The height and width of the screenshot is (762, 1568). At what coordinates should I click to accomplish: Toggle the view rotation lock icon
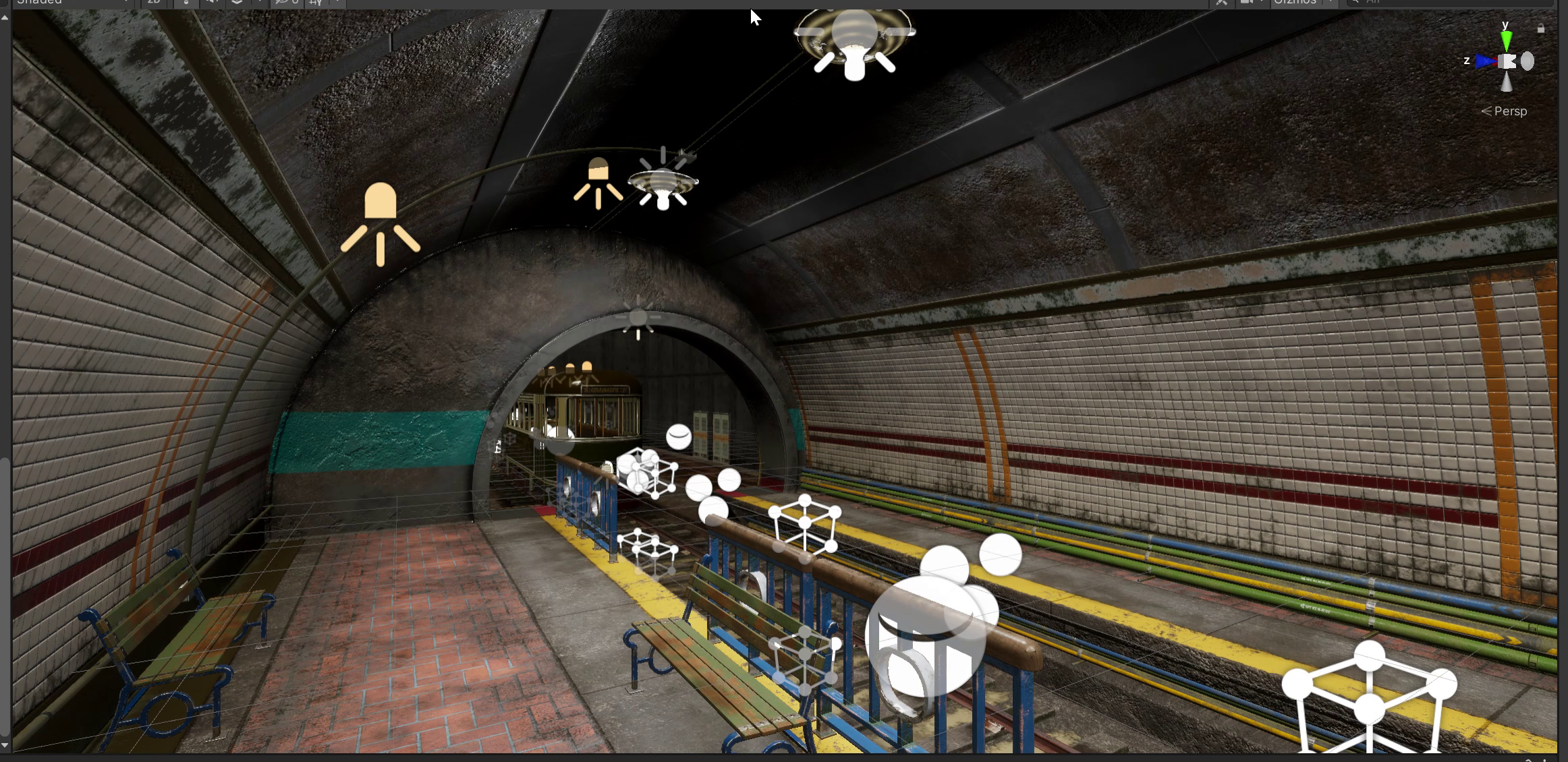click(x=1541, y=29)
